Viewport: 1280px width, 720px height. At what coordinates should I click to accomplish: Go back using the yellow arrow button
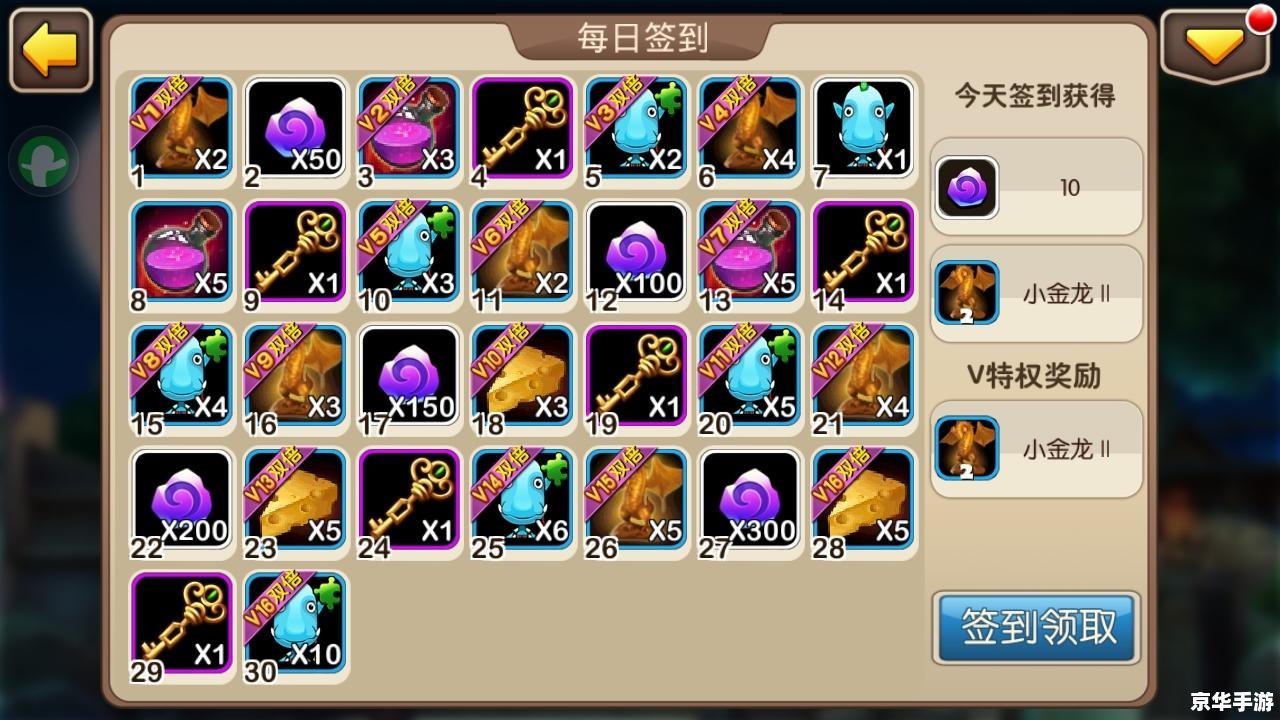50,50
